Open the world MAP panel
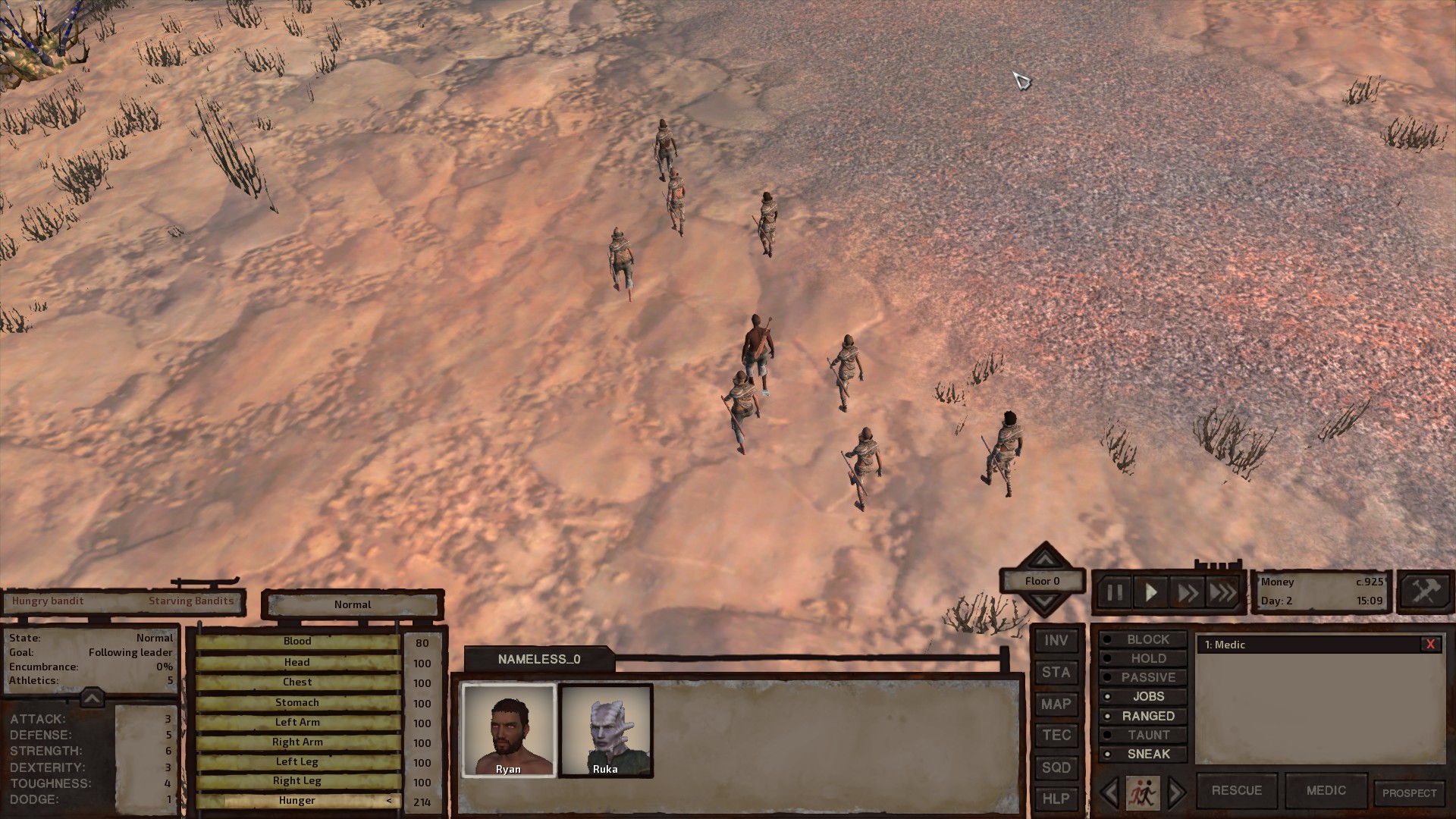The width and height of the screenshot is (1456, 819). [x=1056, y=704]
